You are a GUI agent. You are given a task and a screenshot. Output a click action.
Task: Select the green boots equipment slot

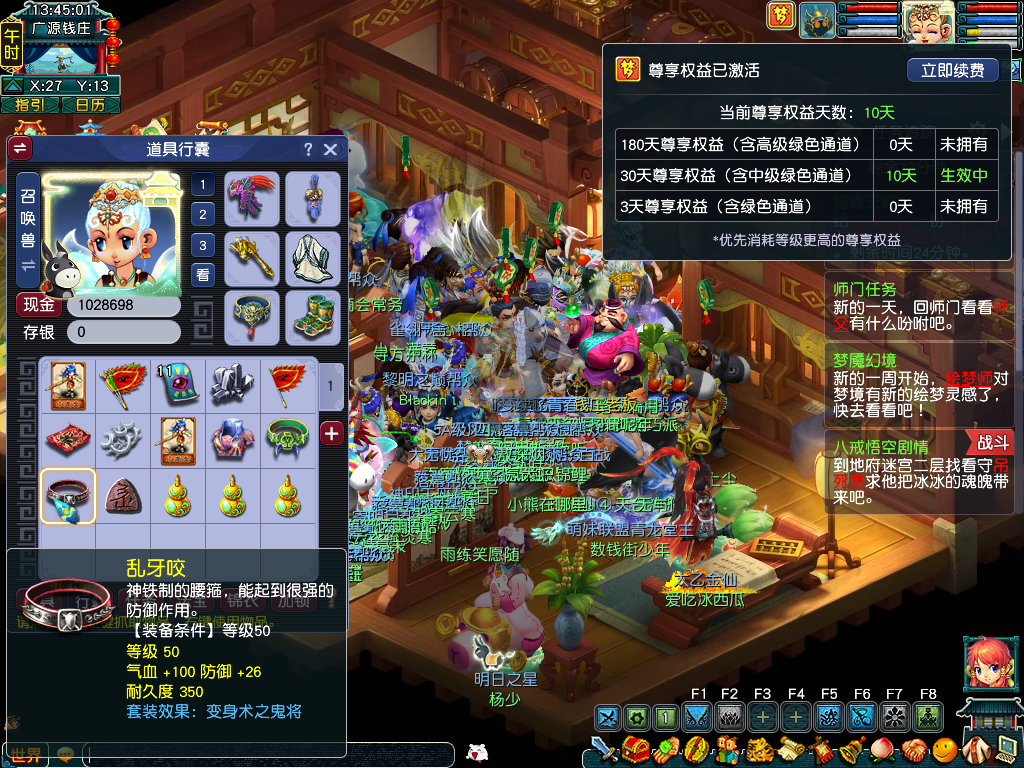click(x=313, y=316)
